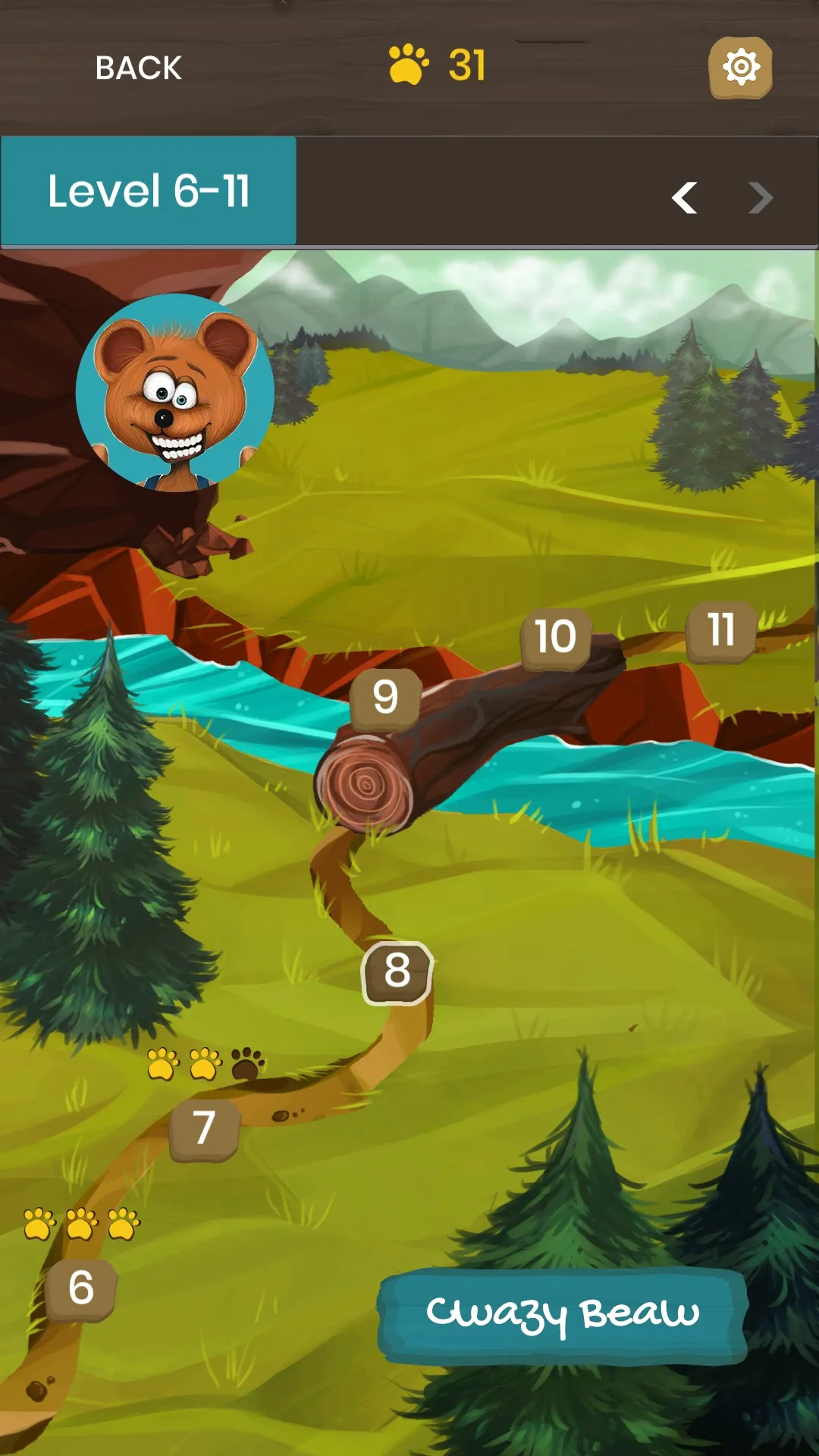Go to the previous level page arrow

click(x=684, y=198)
